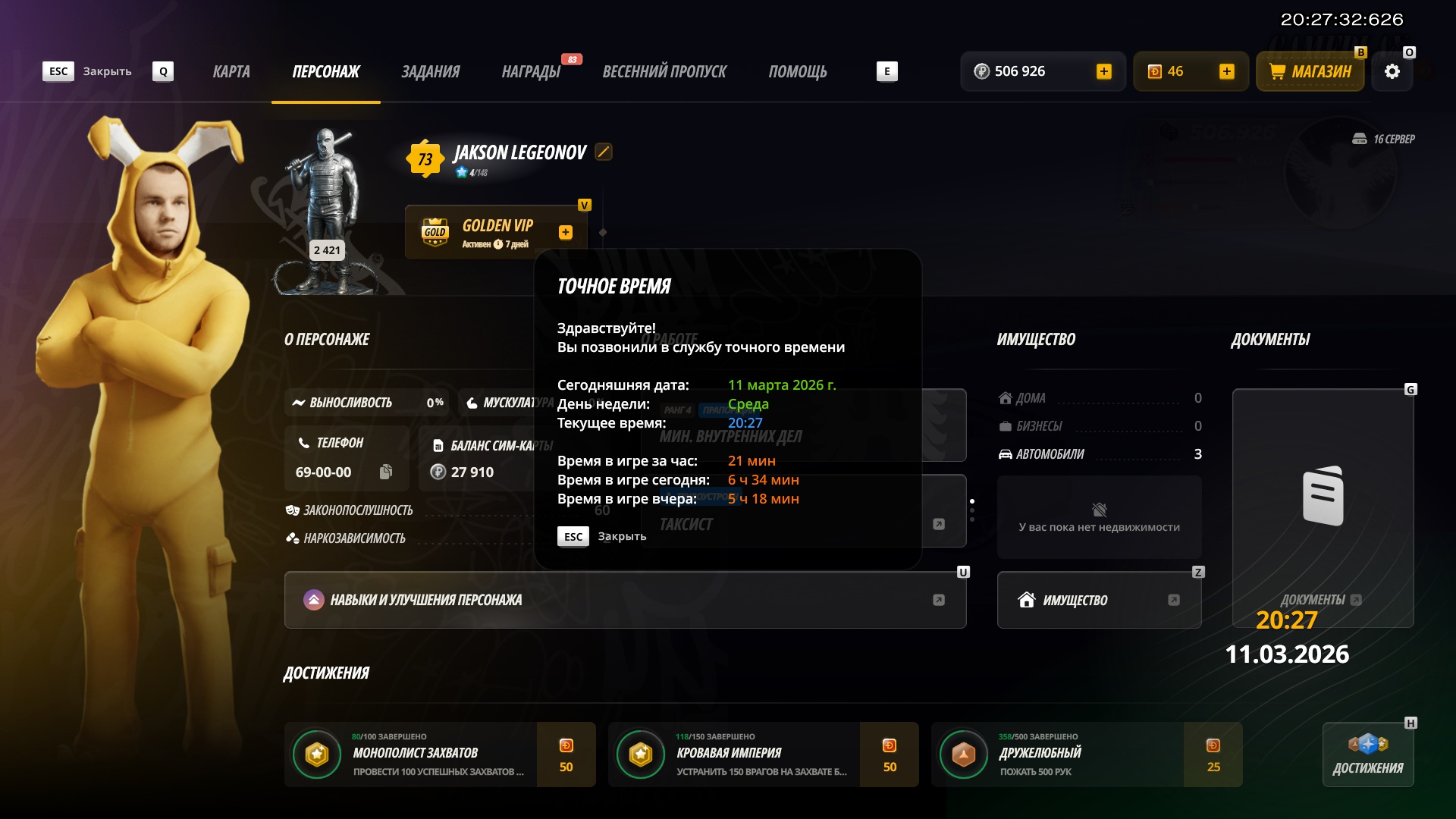Copy the phone number 69-00-00
Screen dimensions: 1456x819
pyautogui.click(x=386, y=472)
